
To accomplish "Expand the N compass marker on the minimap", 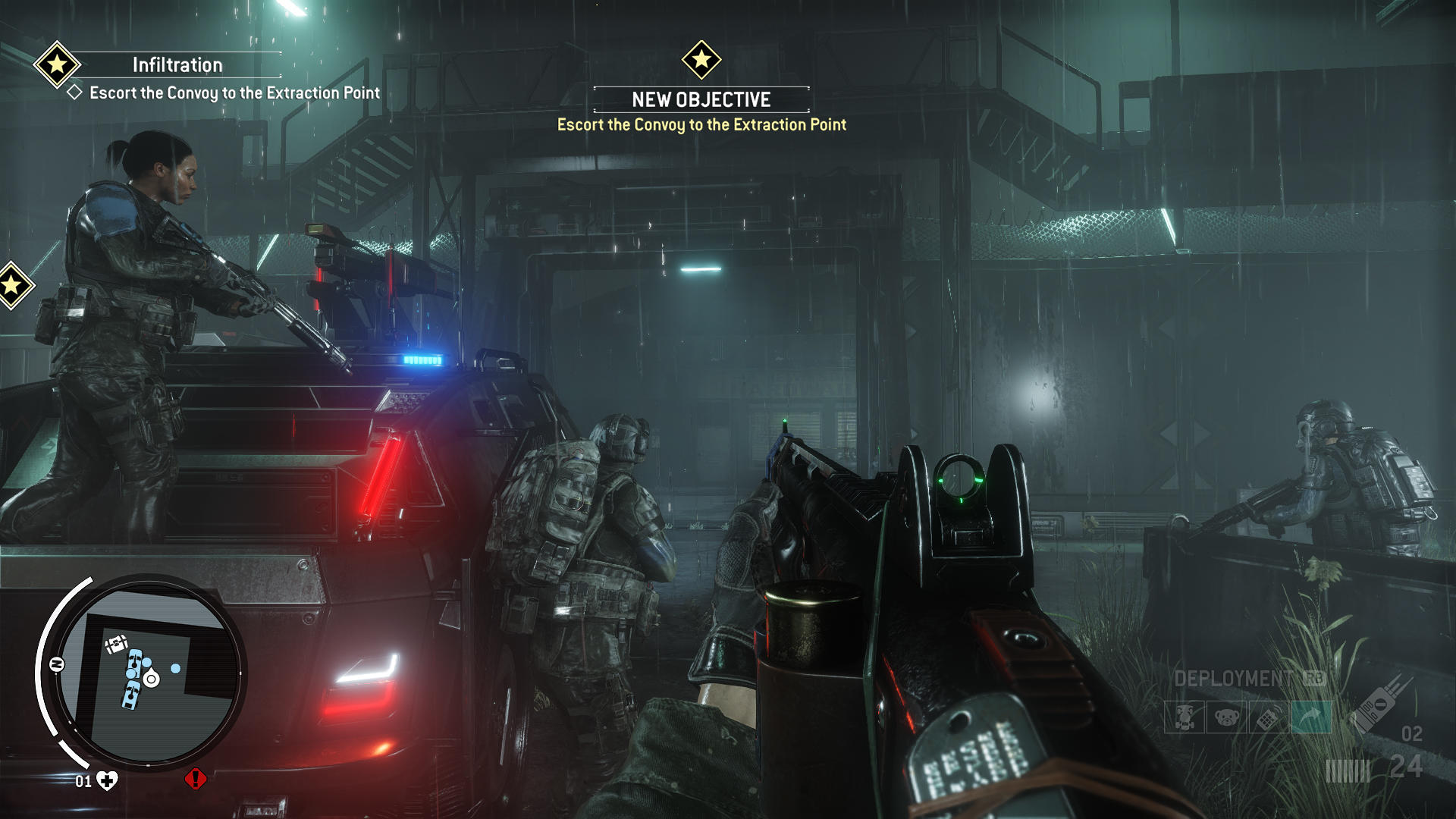I will point(56,664).
